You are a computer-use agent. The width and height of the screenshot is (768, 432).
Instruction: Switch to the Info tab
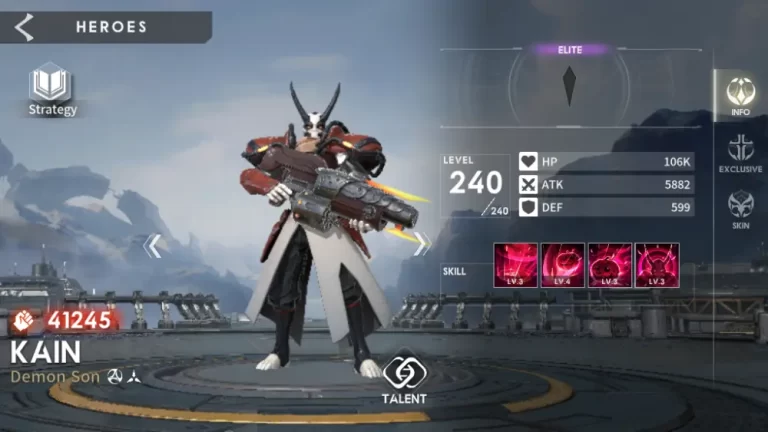(740, 95)
